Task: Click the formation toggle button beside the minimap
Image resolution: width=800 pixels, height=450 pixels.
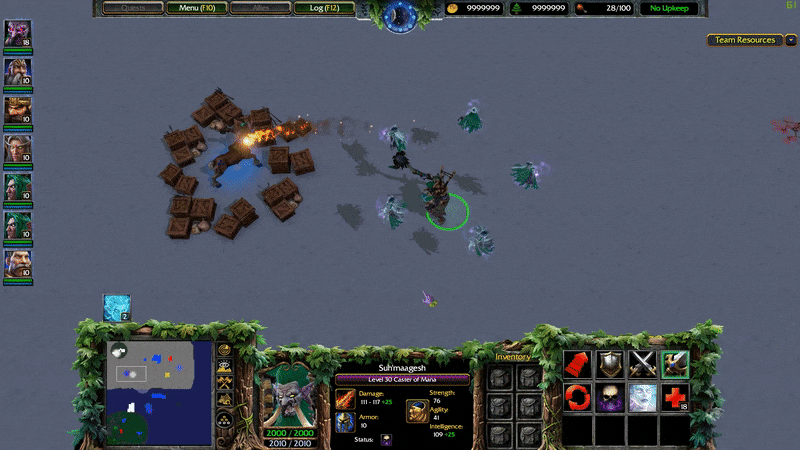Action: coord(225,418)
